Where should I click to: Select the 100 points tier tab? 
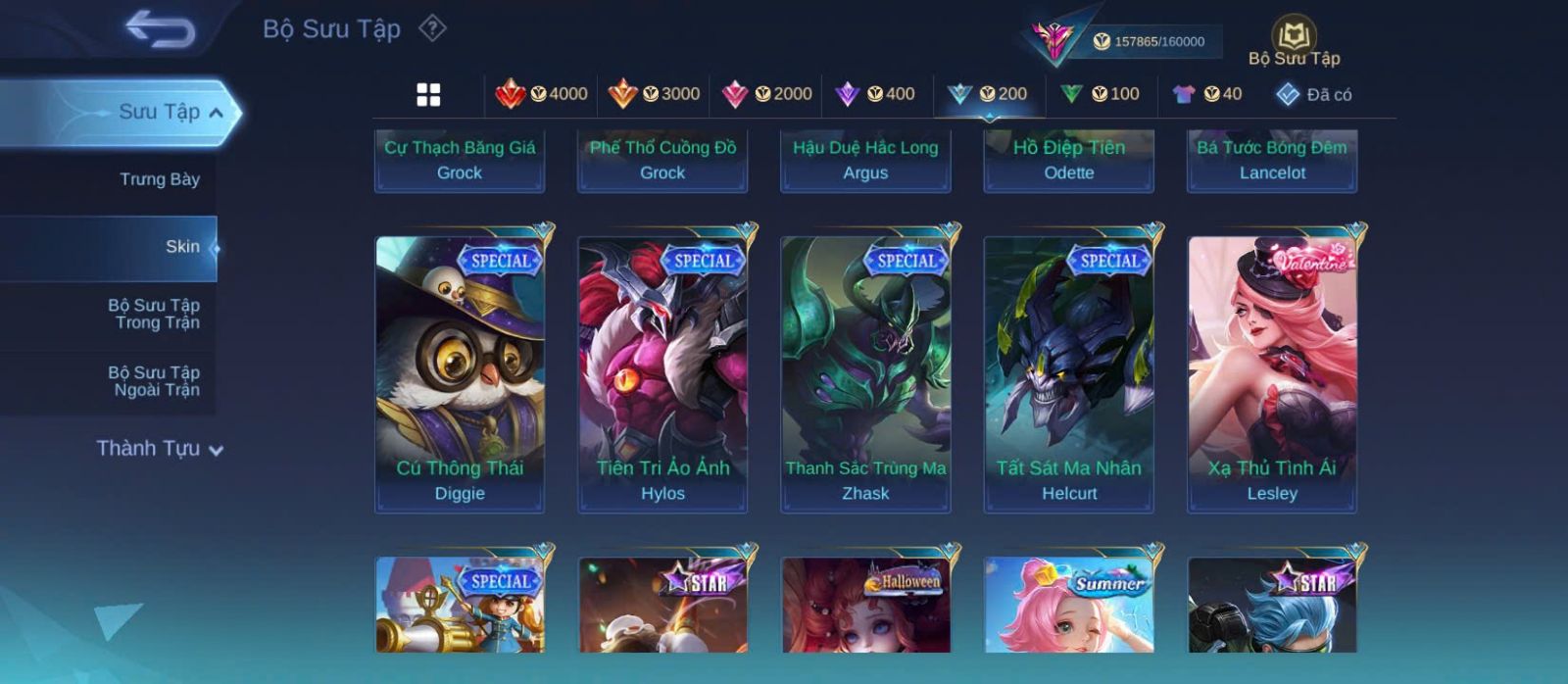1100,94
